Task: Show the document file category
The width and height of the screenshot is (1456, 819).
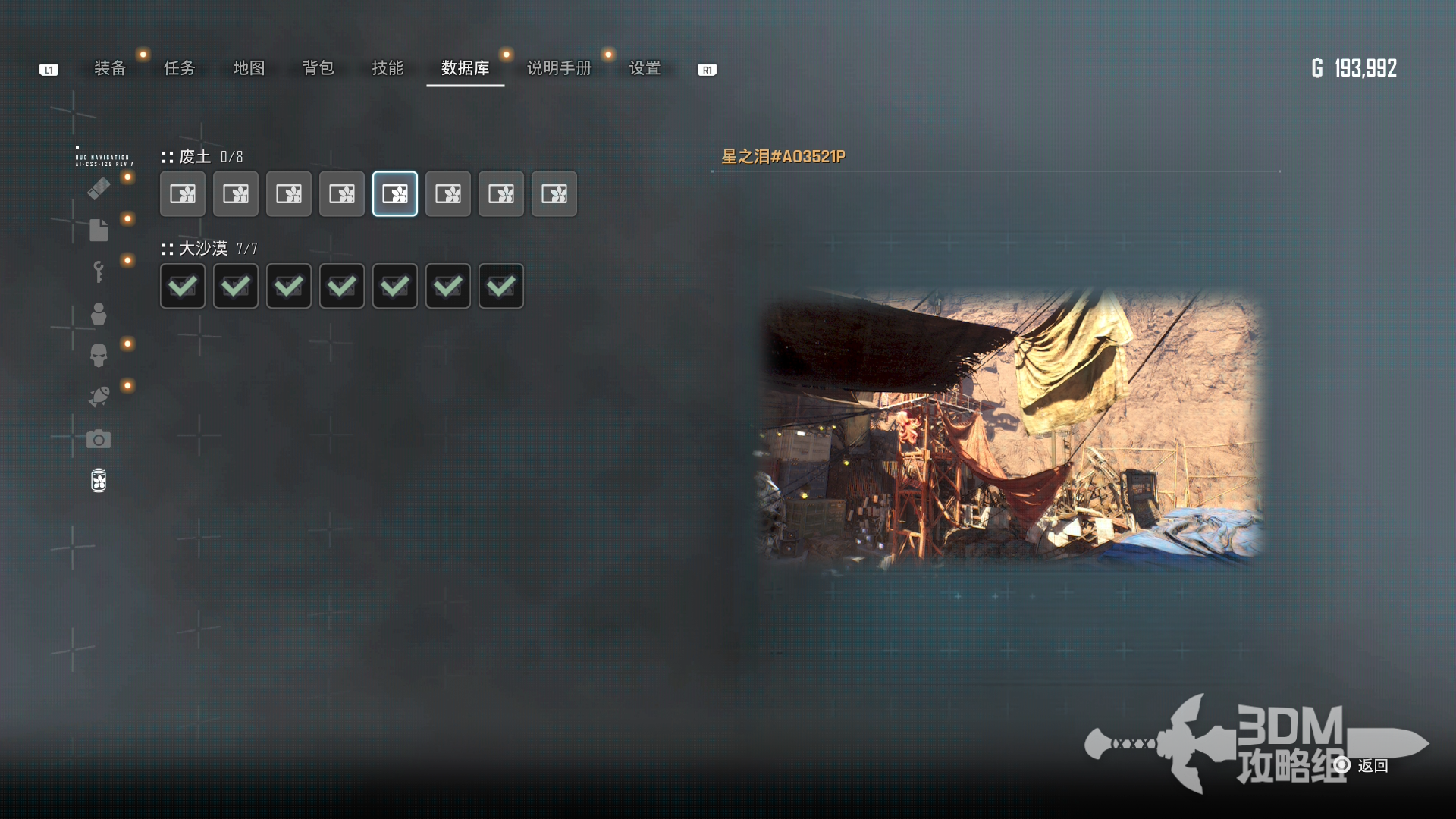Action: point(99,230)
